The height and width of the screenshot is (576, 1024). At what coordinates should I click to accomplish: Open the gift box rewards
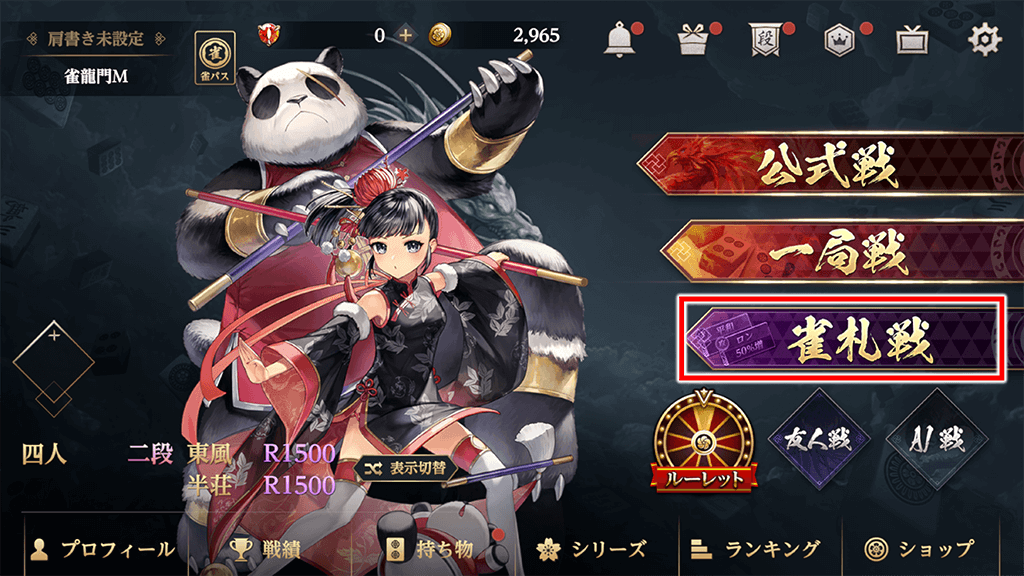[692, 40]
